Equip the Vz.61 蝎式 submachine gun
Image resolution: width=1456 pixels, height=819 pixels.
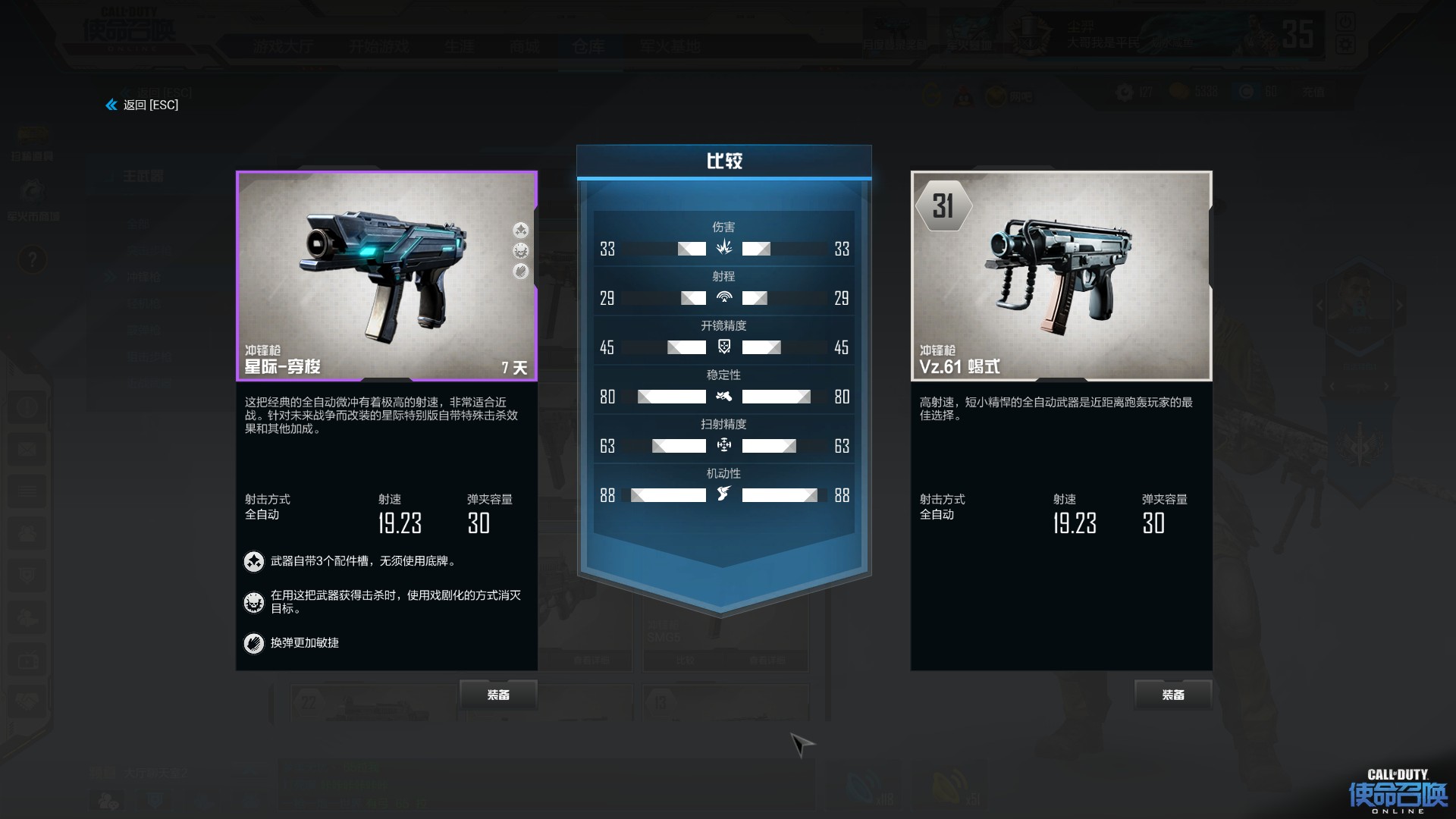point(1172,695)
